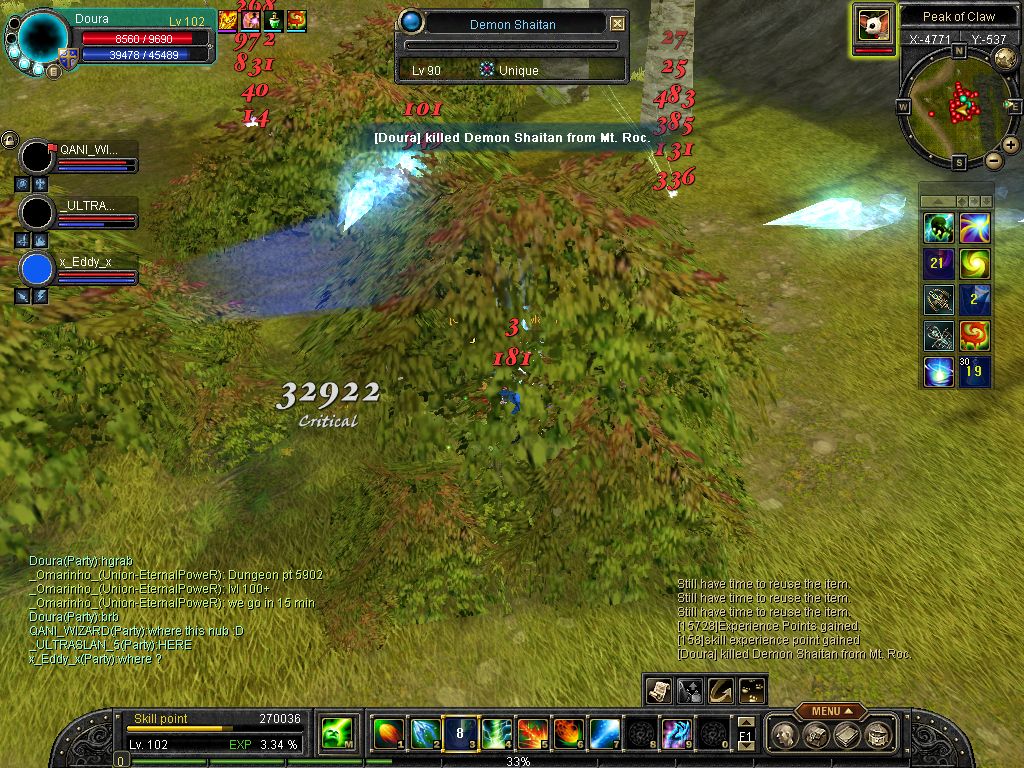Select party member _ULTRA... frame
The height and width of the screenshot is (768, 1024).
pos(80,213)
